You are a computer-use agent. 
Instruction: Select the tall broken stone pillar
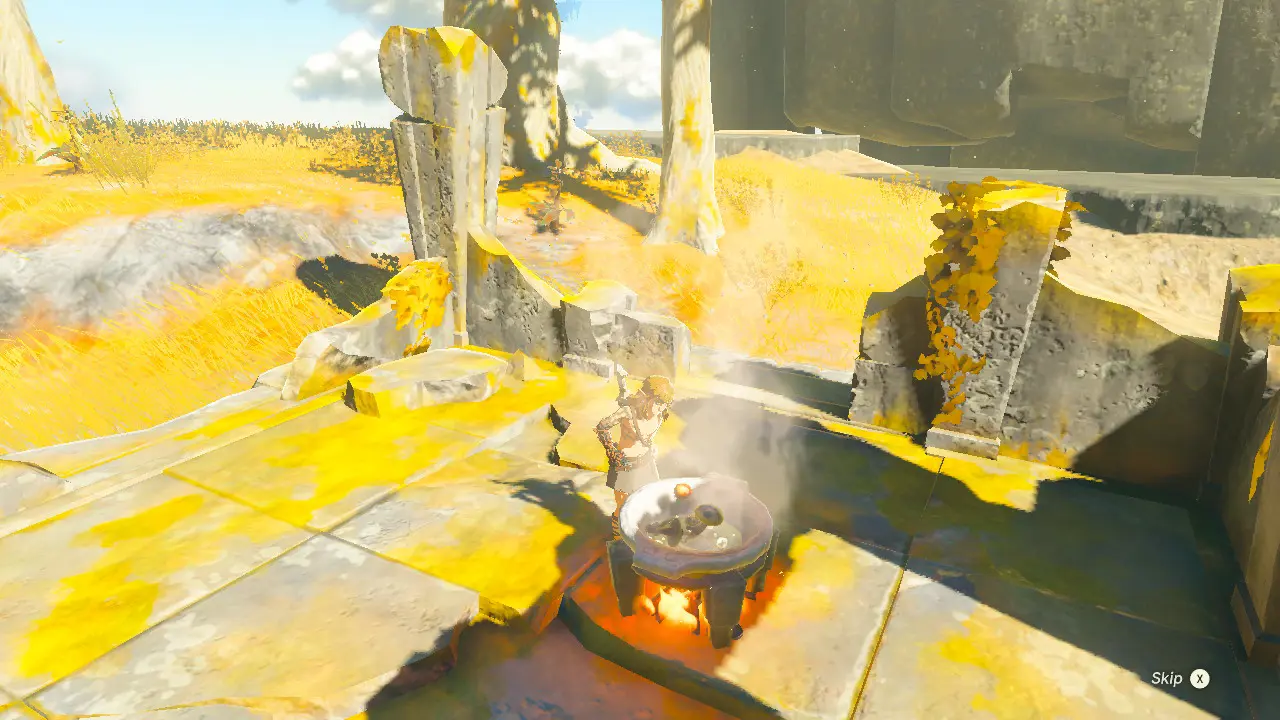[440, 150]
